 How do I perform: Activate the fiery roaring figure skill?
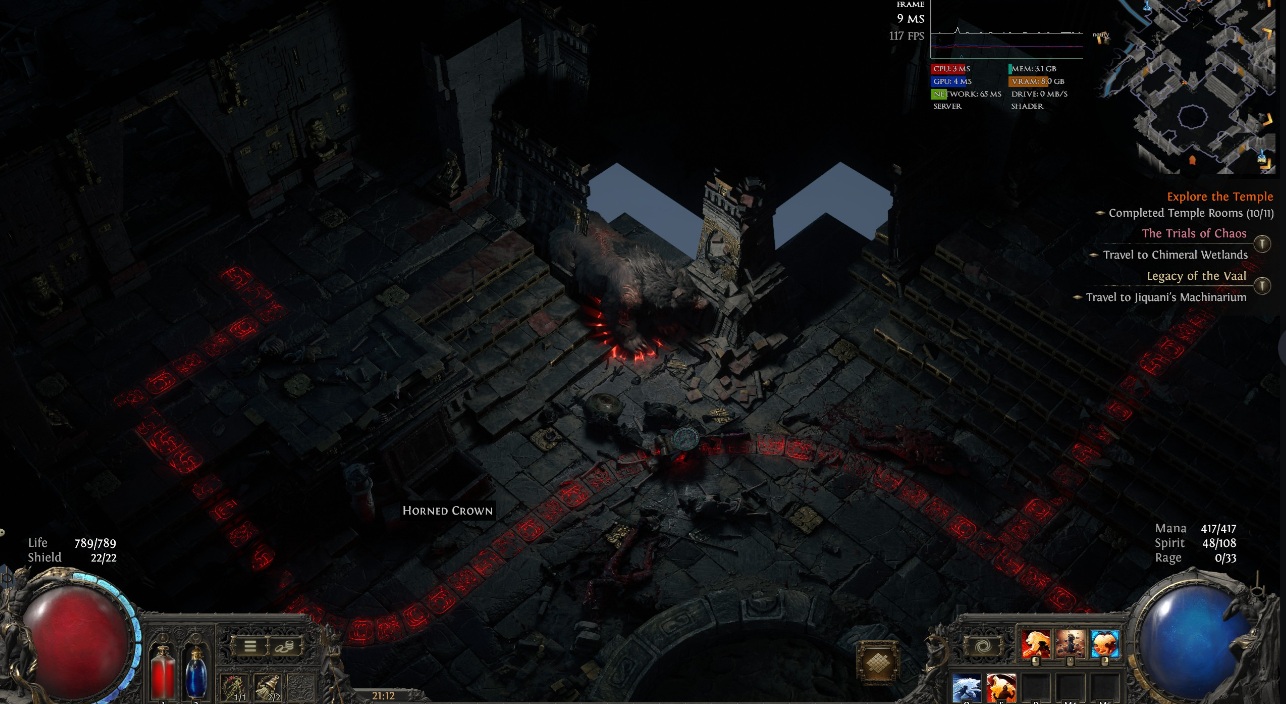tap(1036, 645)
